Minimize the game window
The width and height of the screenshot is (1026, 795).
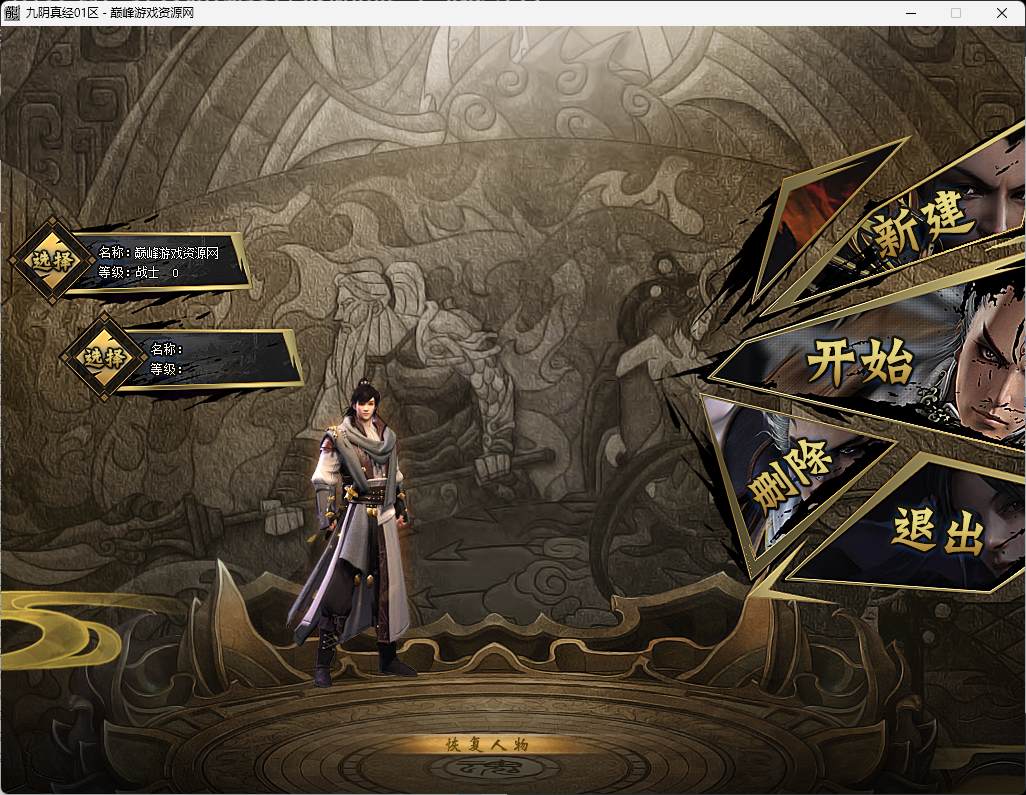(x=910, y=13)
